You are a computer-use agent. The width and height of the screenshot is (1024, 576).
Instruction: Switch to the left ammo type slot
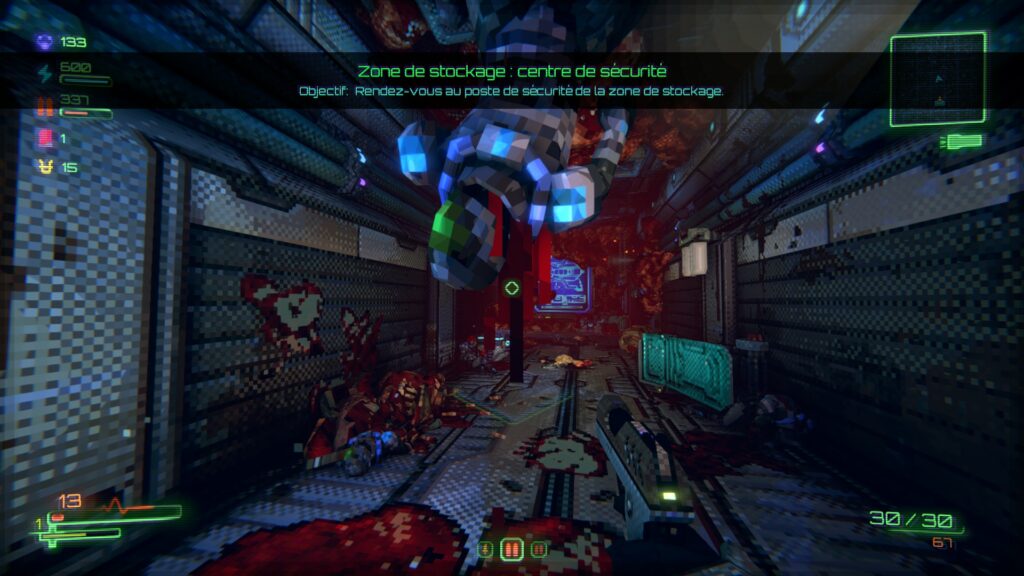[x=485, y=549]
